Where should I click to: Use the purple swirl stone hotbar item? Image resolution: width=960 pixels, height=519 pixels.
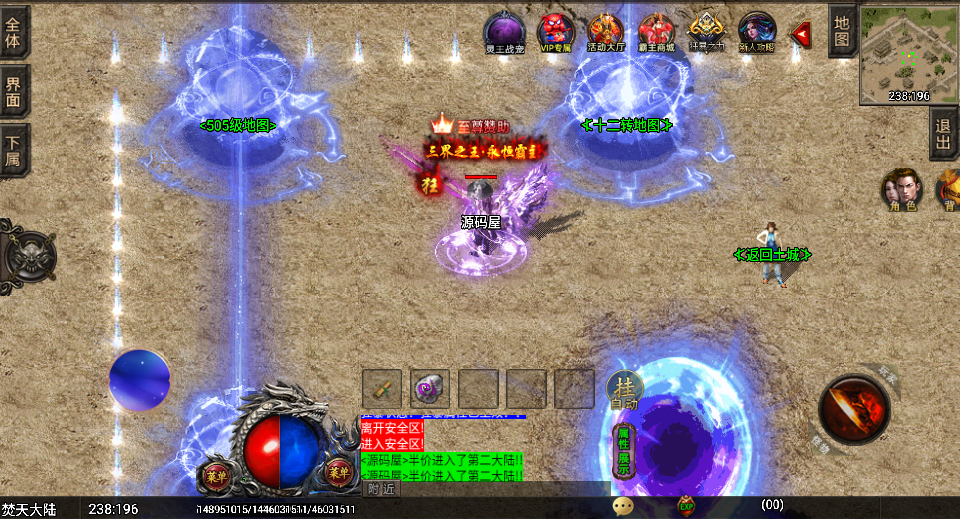tap(430, 389)
